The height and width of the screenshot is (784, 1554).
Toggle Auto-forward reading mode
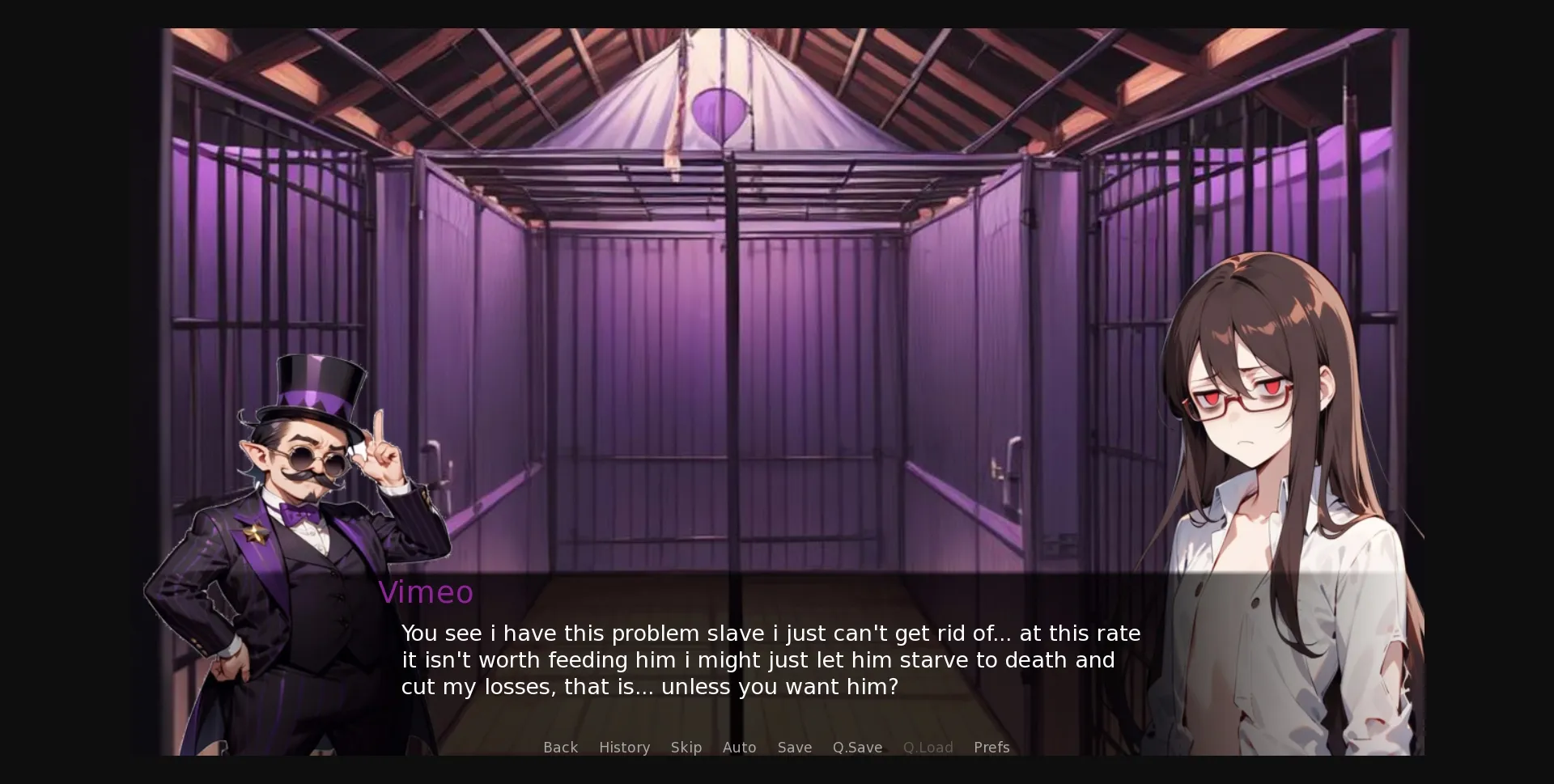[x=739, y=748]
